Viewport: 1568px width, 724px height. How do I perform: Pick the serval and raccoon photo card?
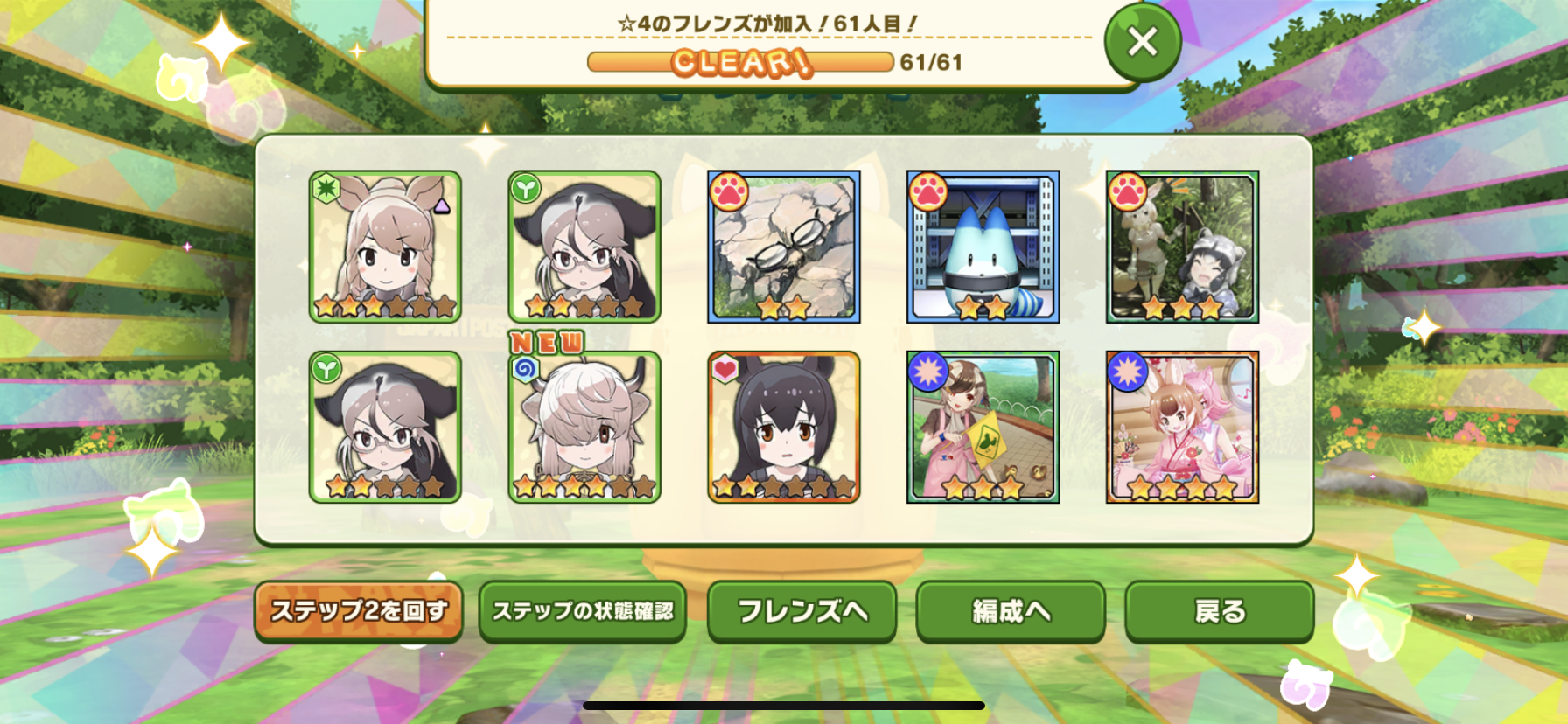coord(1182,247)
